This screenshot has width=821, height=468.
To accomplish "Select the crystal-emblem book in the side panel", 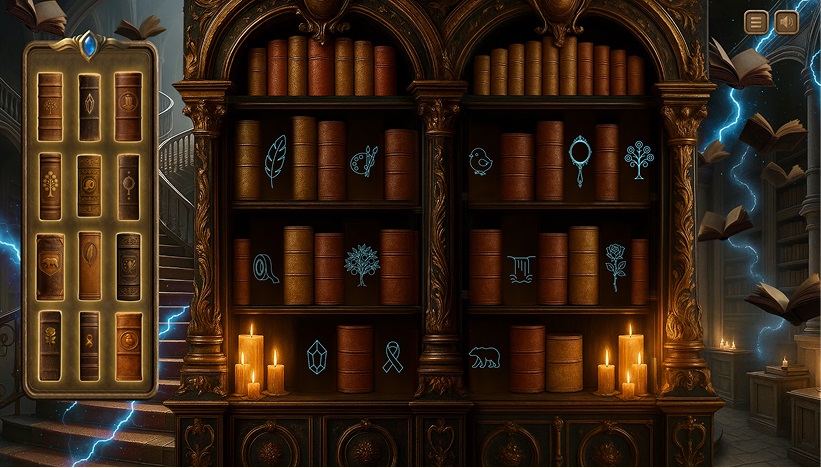I will (89, 106).
